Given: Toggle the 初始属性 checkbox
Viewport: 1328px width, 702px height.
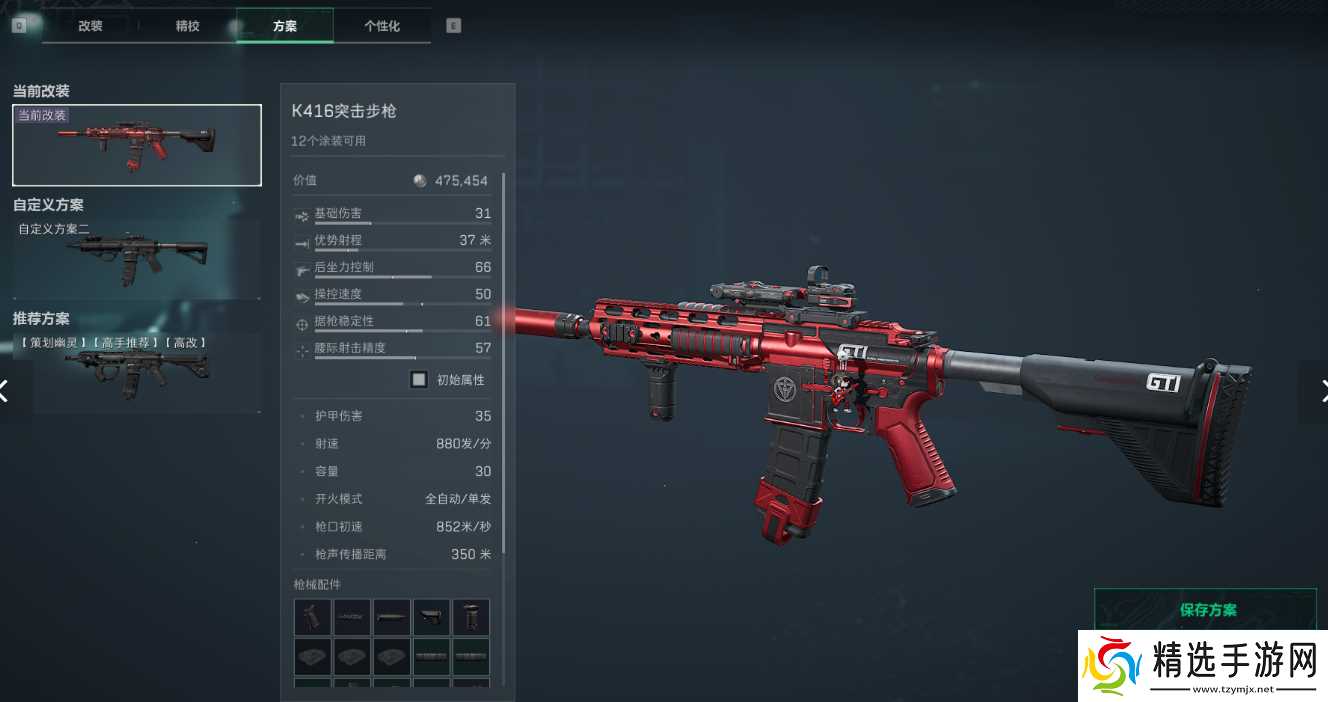Looking at the screenshot, I should click(x=419, y=380).
